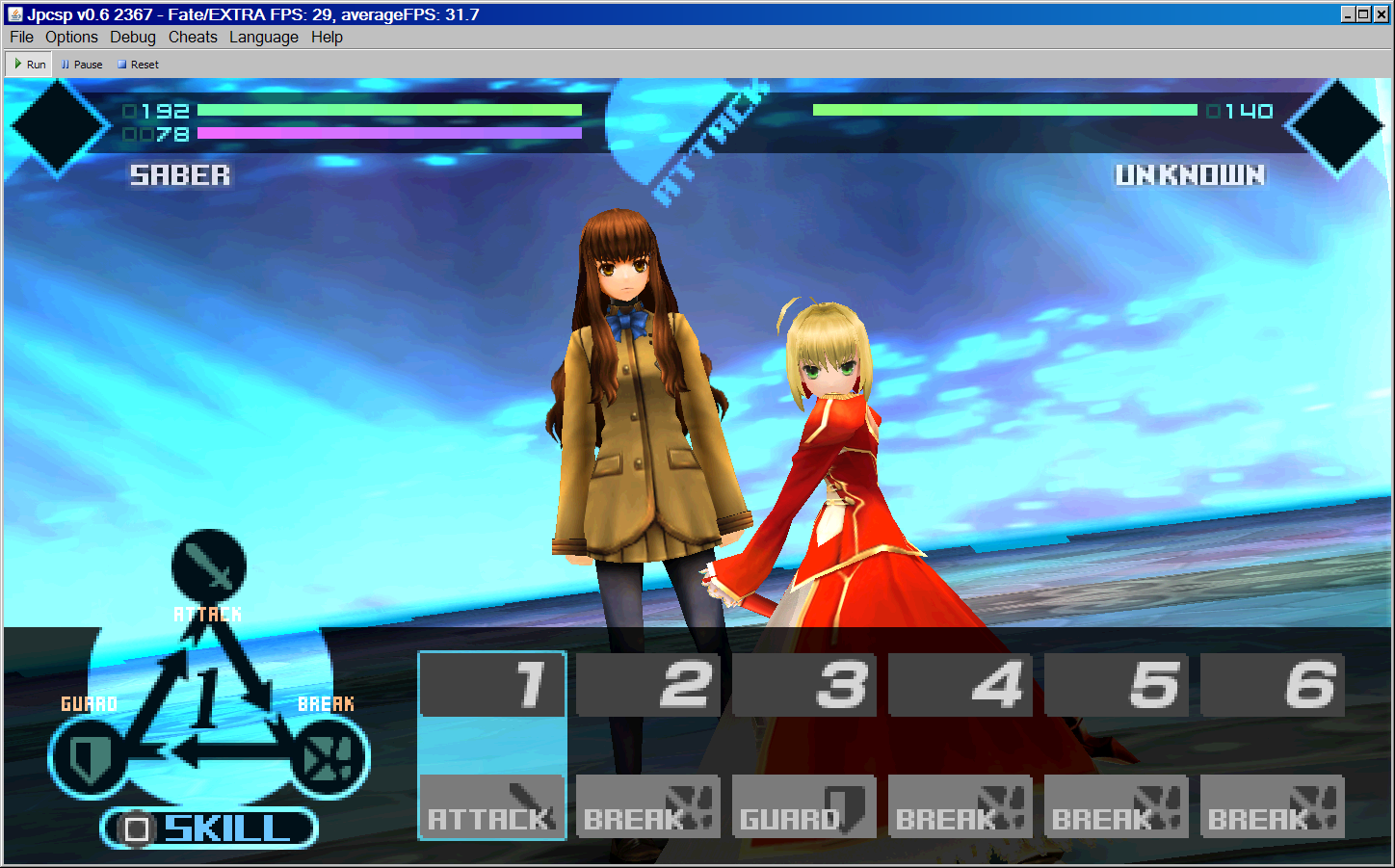
Task: Pick the GUARD command under number 3
Action: pos(803,806)
